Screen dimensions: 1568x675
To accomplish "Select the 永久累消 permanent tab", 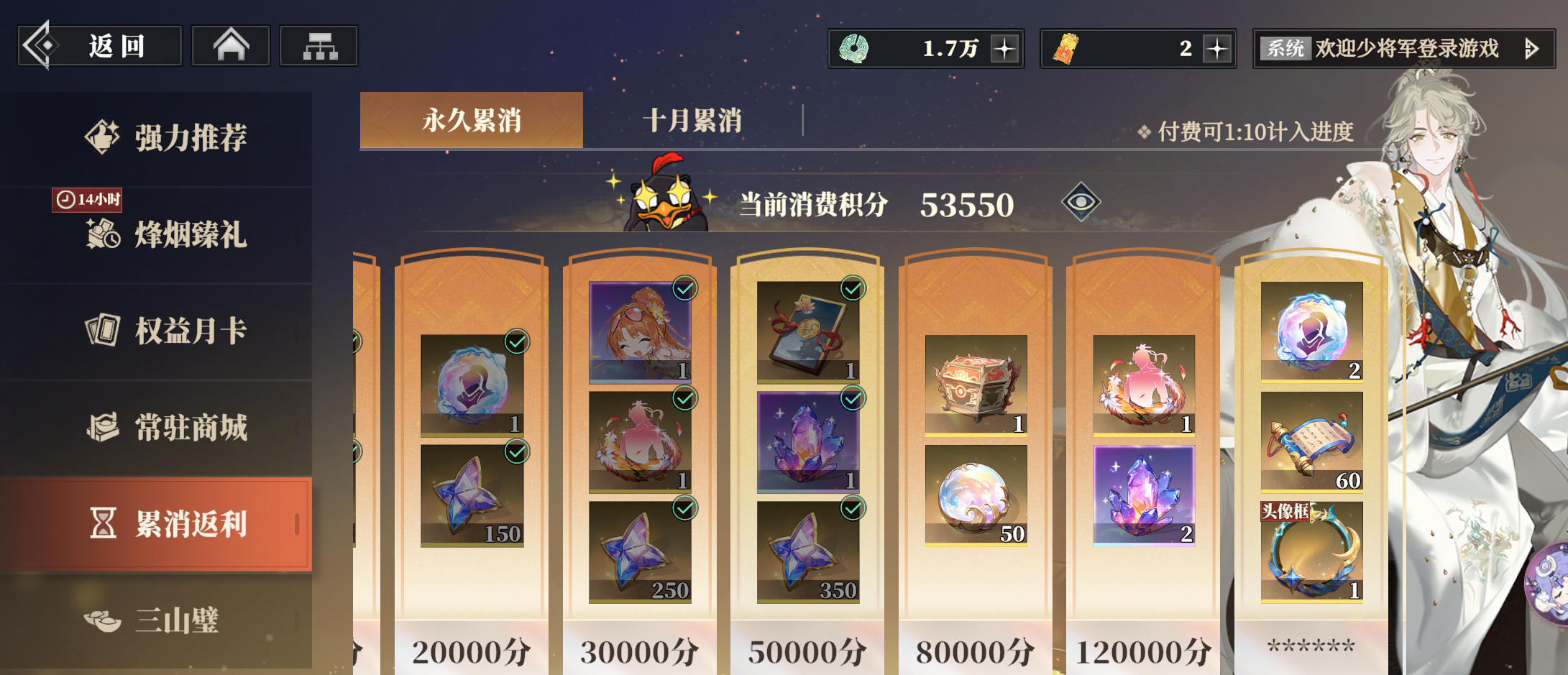I will (x=471, y=121).
